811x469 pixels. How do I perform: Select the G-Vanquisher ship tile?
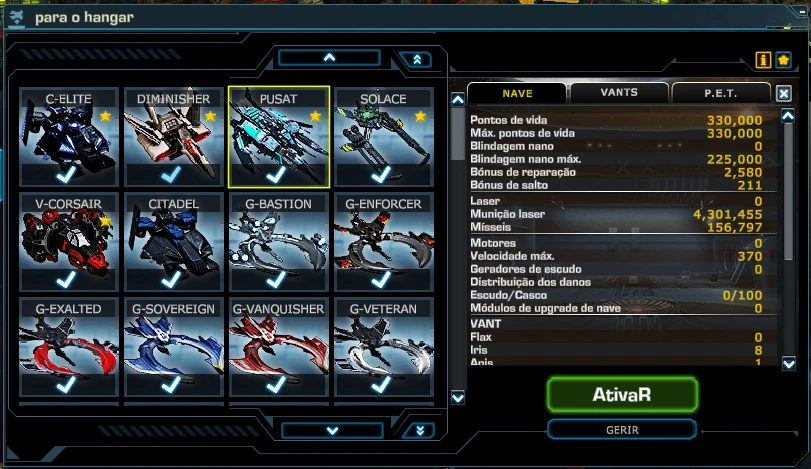(x=278, y=348)
